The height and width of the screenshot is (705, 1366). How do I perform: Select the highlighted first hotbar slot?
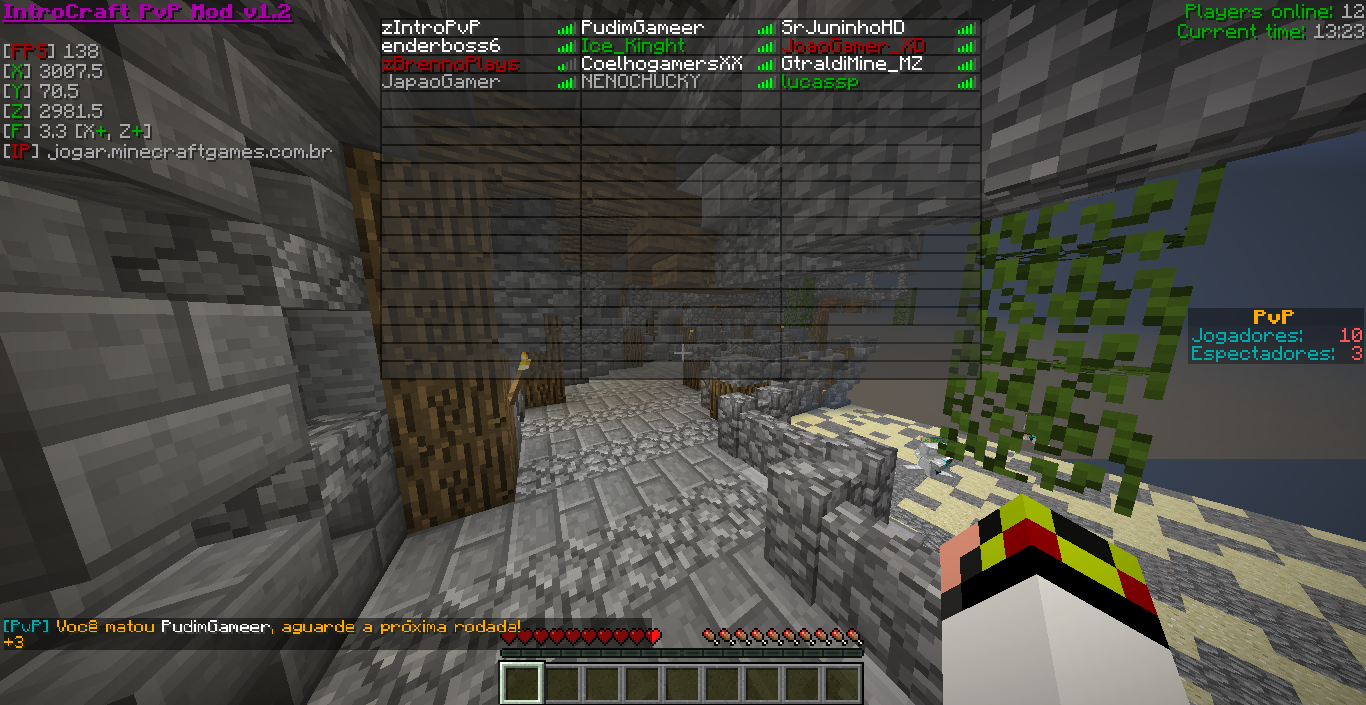pyautogui.click(x=521, y=683)
